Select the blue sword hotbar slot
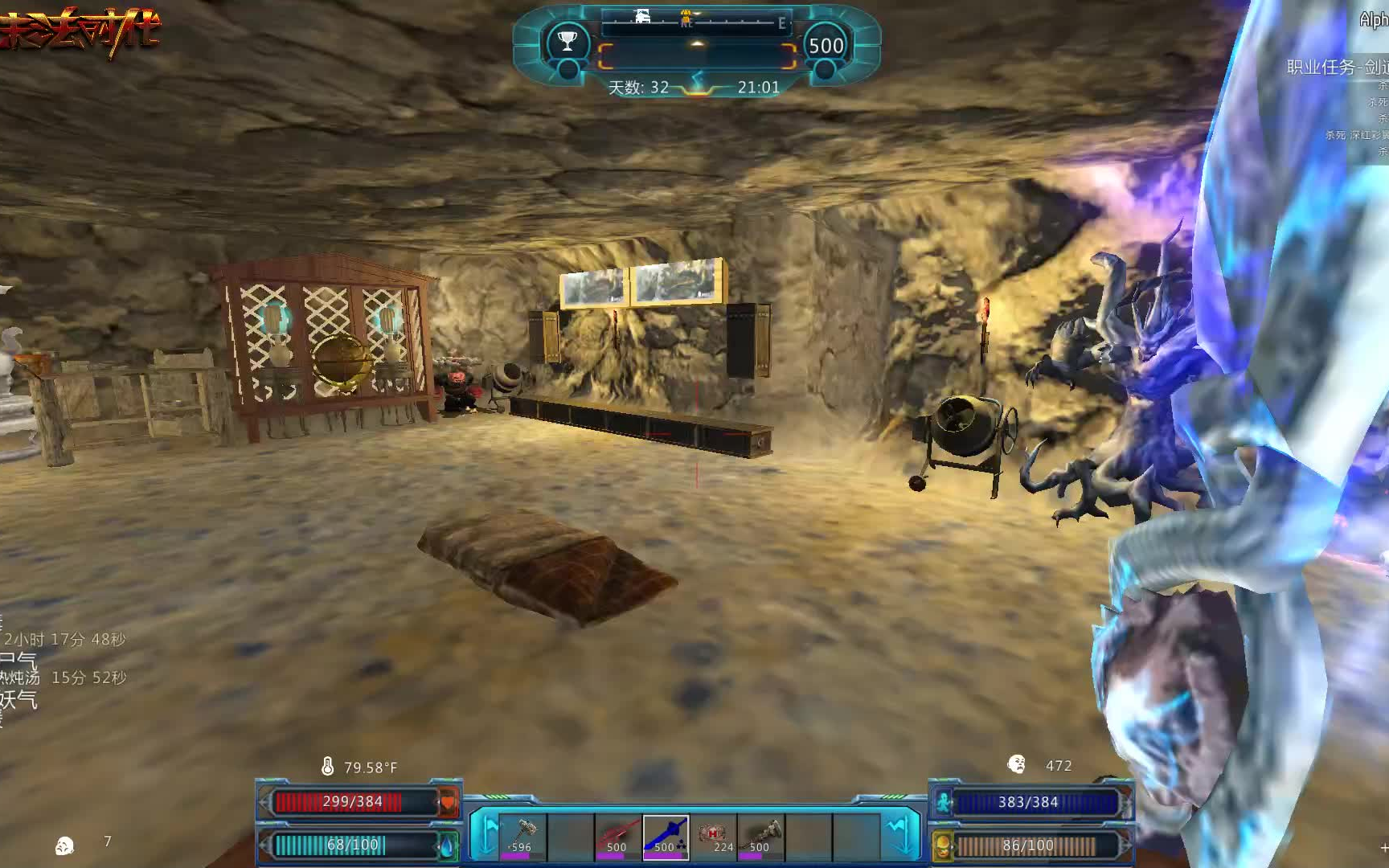1389x868 pixels. point(666,836)
